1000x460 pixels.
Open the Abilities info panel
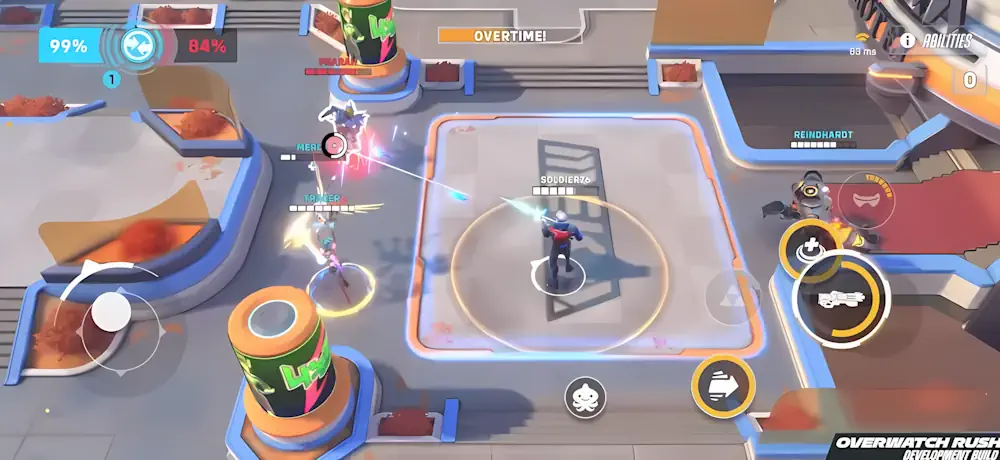click(936, 41)
